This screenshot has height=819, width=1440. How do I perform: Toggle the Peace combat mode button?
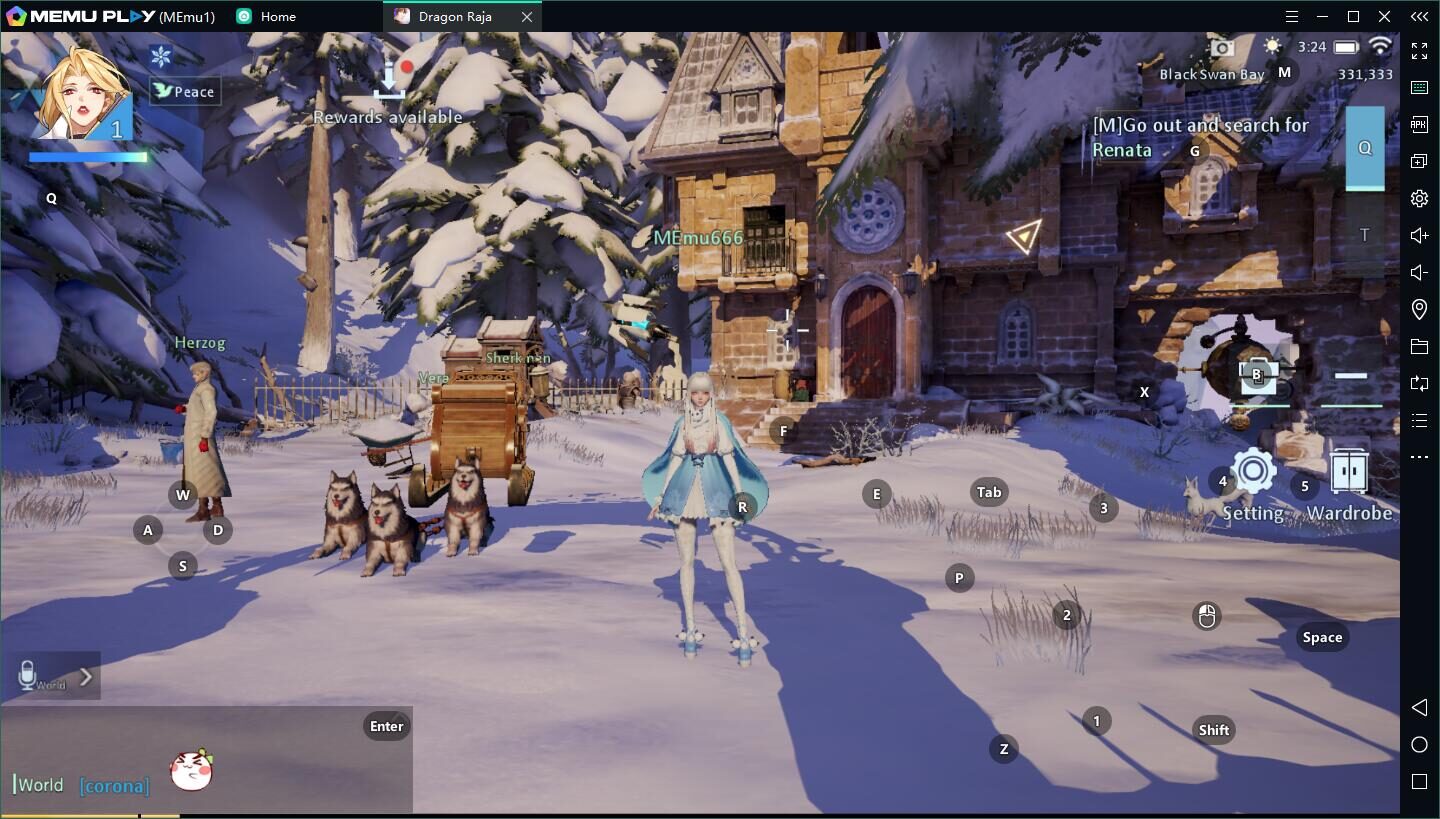point(185,91)
